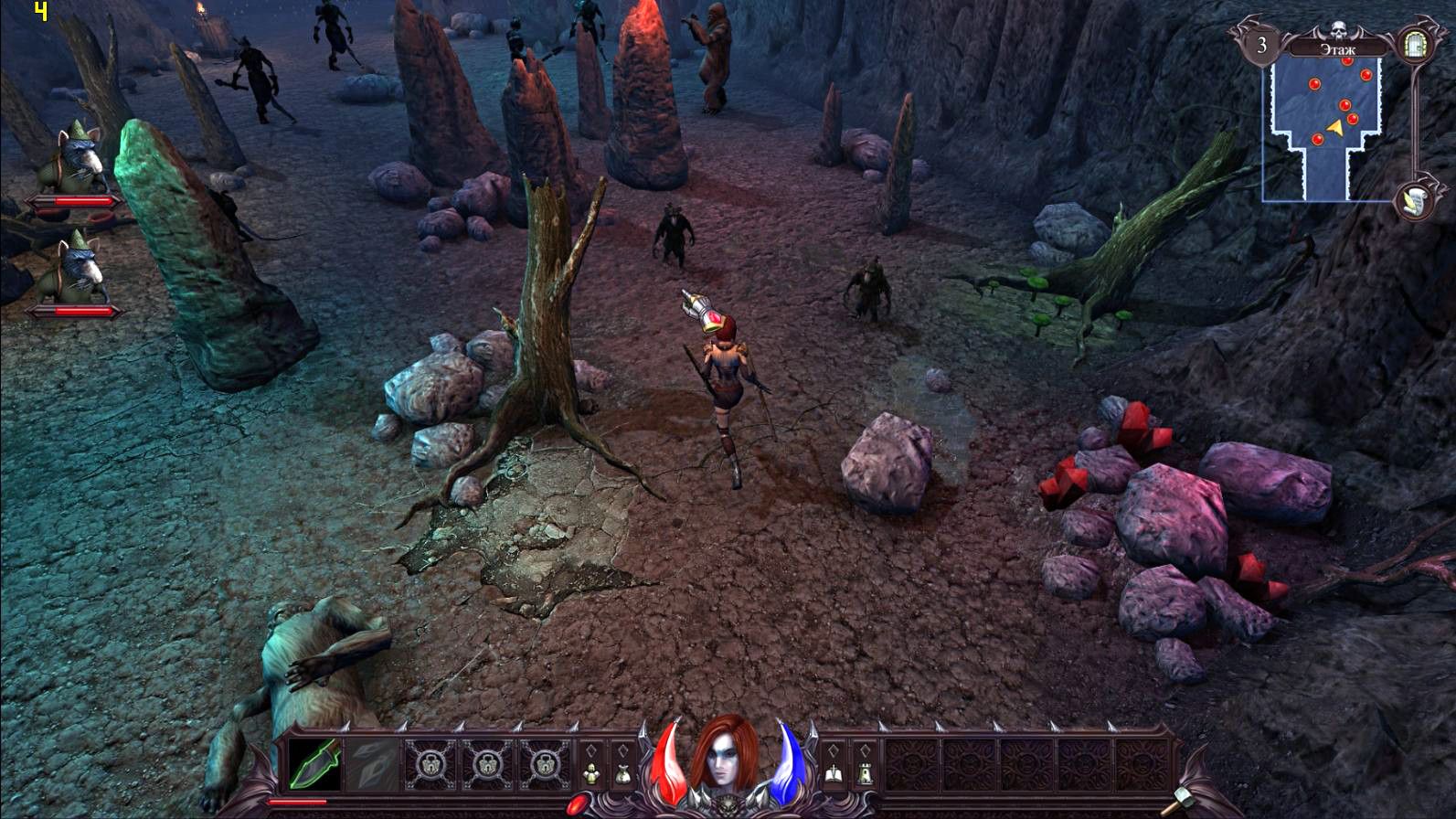
Task: Activate the green dagger skill slot
Action: 315,764
